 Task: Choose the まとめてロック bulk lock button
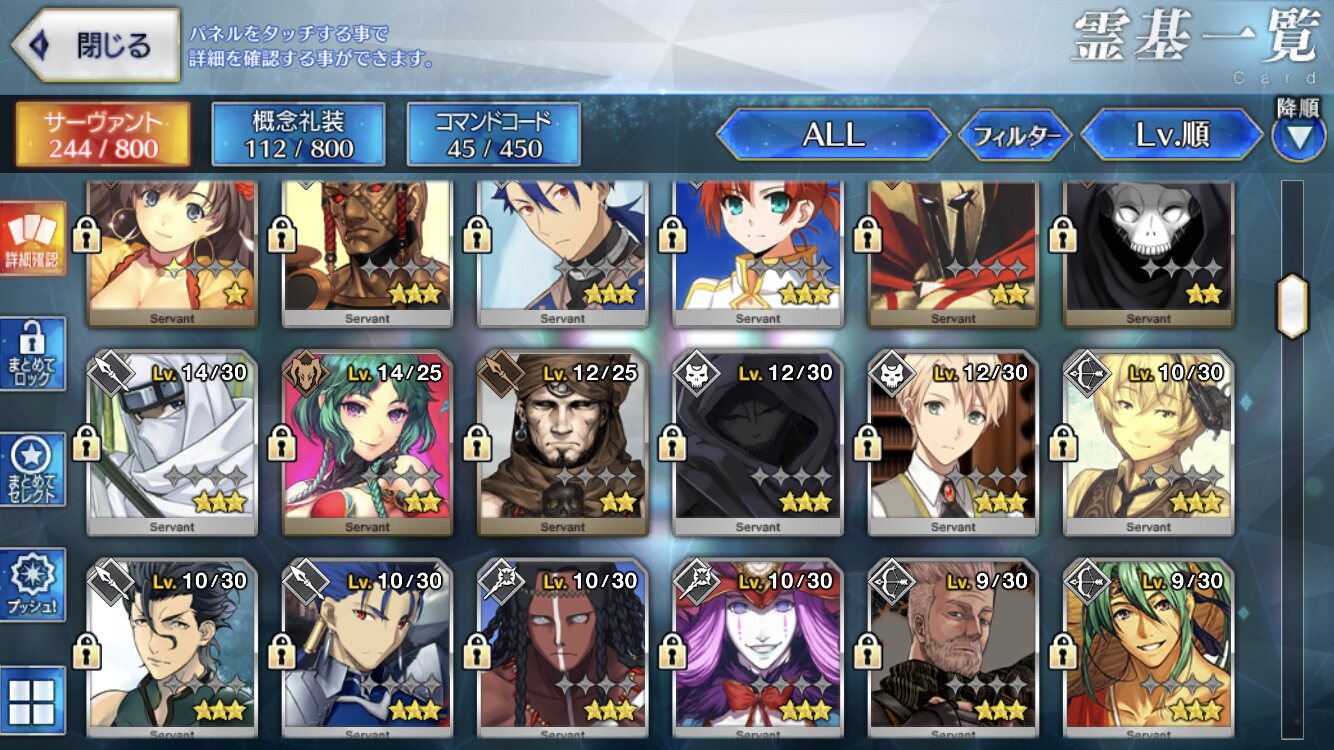point(33,353)
